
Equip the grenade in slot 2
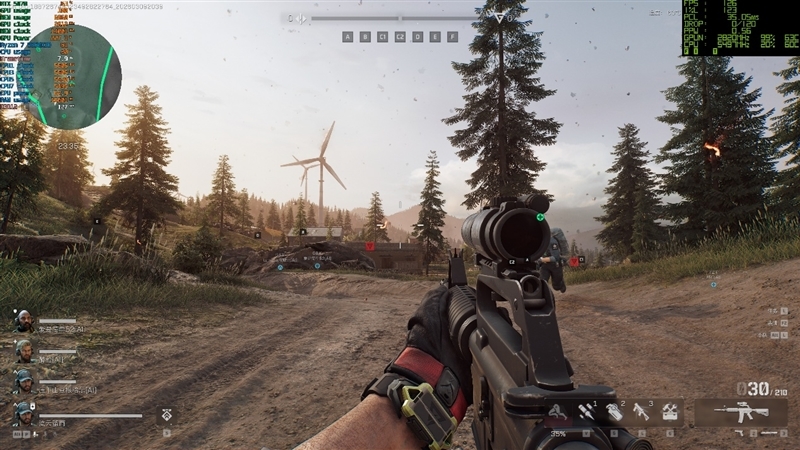614,411
